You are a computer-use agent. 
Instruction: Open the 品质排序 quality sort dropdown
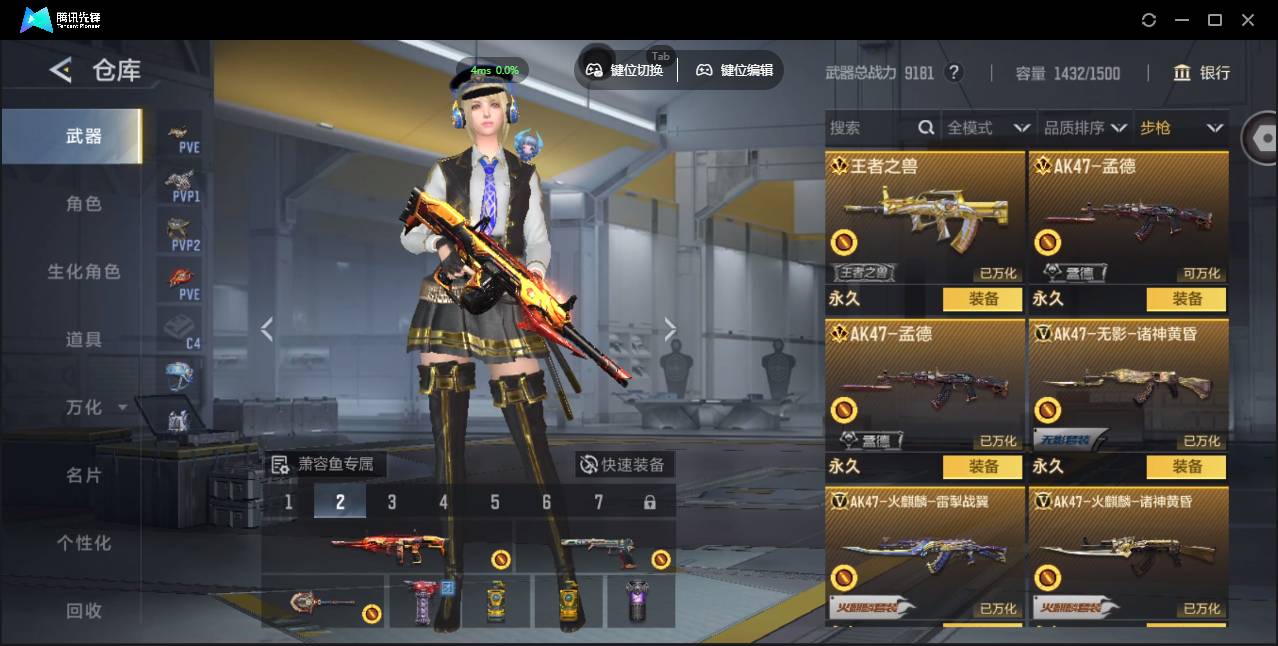(1085, 128)
